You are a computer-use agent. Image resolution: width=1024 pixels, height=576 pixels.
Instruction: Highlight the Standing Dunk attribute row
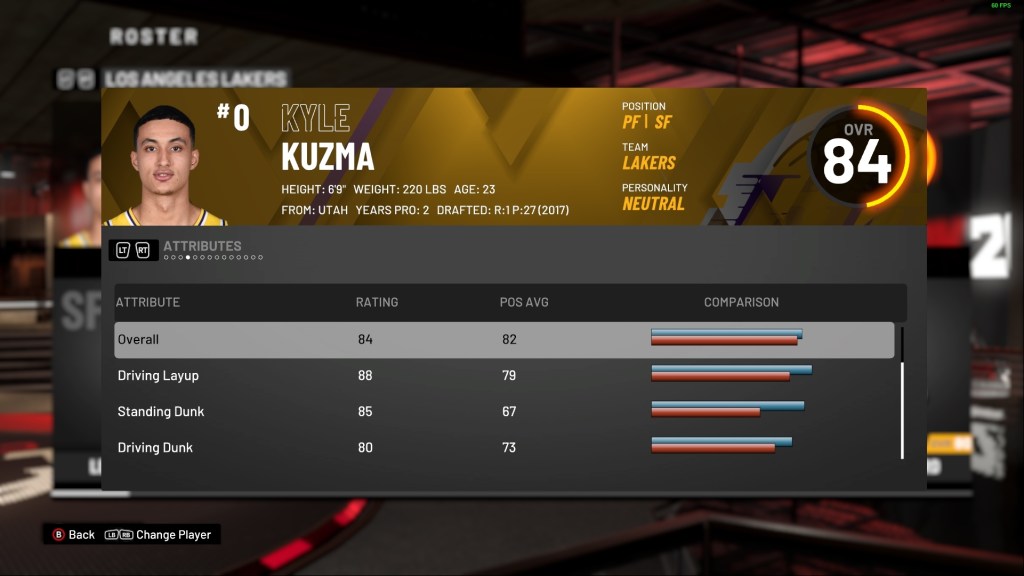503,412
